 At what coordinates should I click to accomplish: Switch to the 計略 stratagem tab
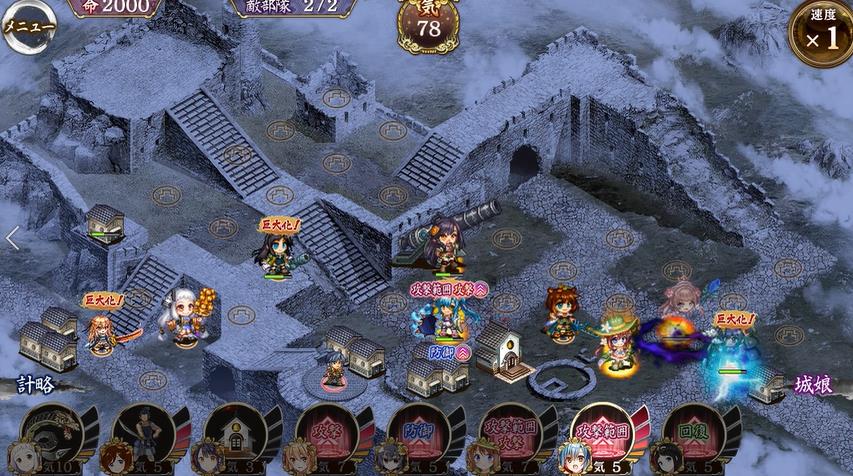[37, 384]
